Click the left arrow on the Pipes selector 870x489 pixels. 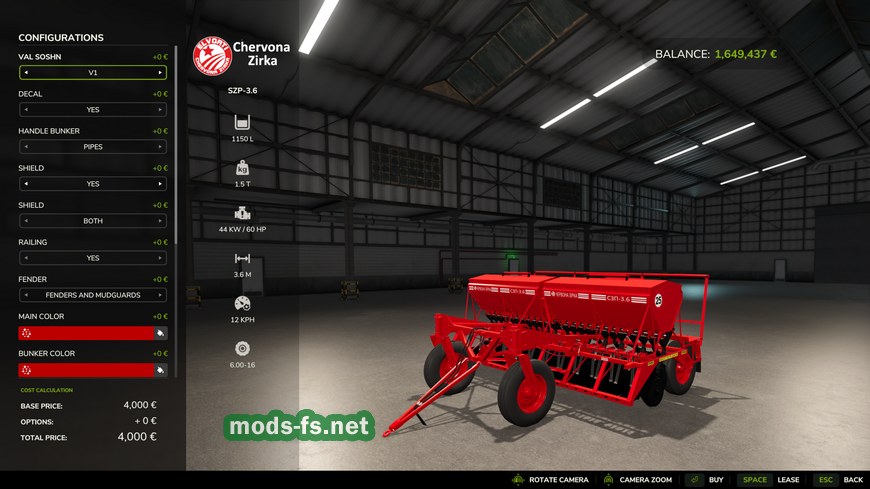coord(26,147)
